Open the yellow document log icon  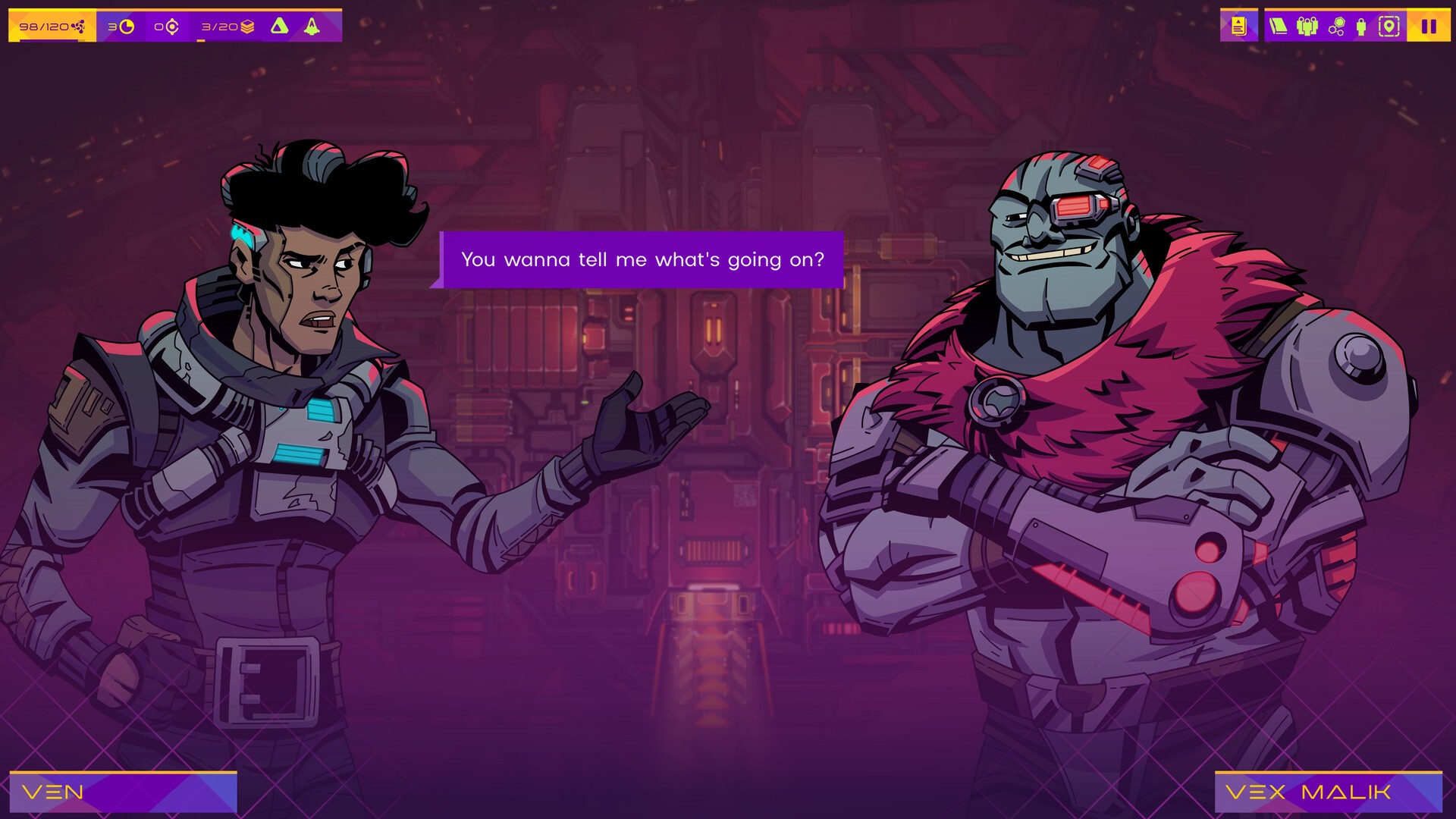tap(1238, 27)
